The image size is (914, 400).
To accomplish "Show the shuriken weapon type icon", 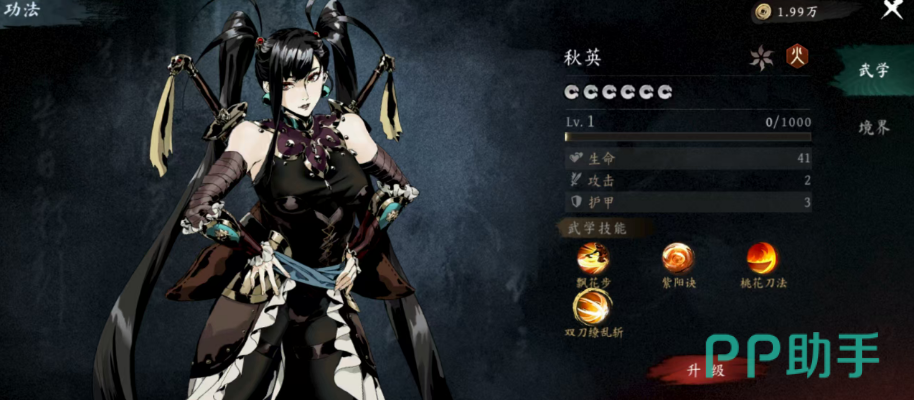I will point(762,57).
